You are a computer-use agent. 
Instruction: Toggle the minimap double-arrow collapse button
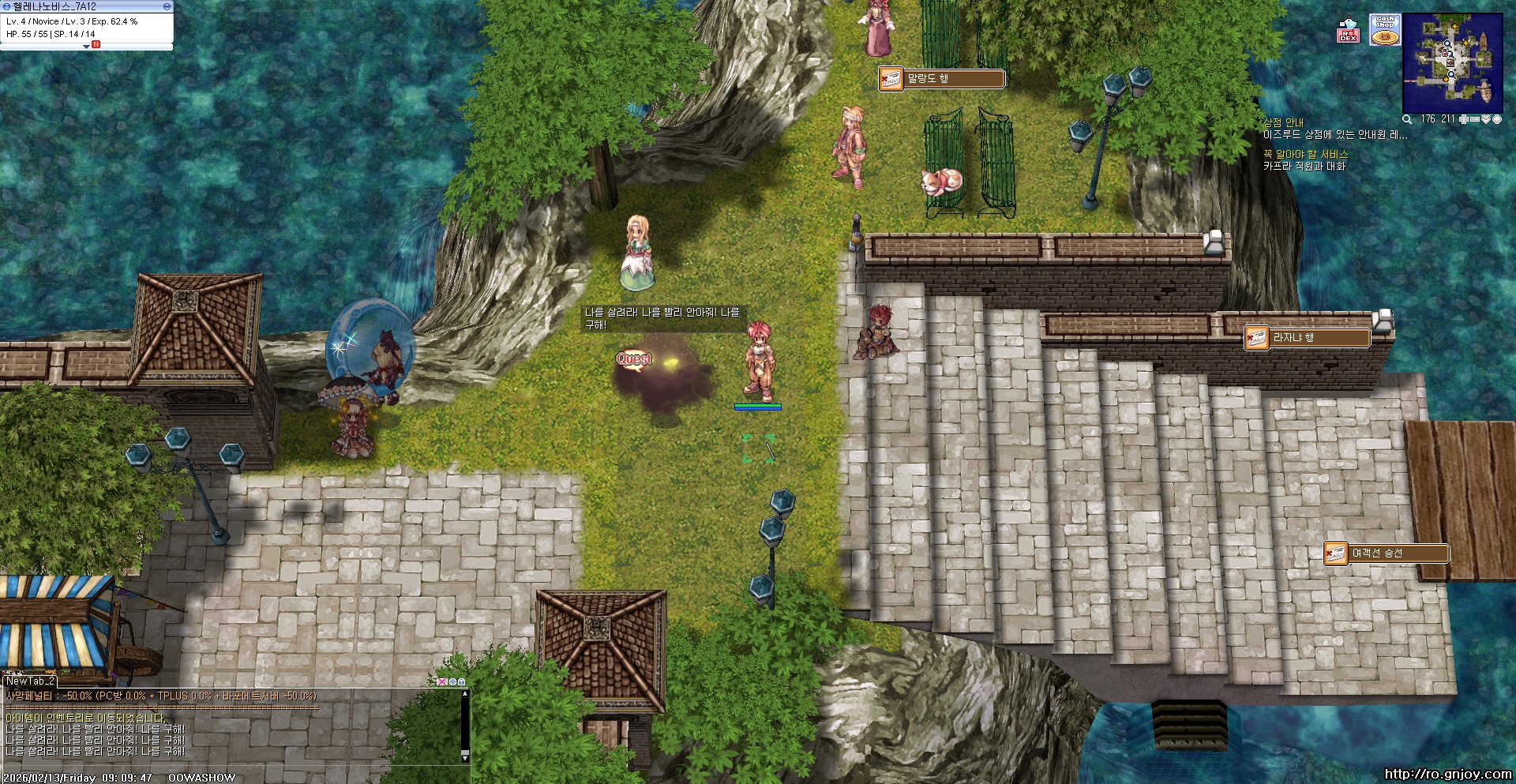pos(1485,119)
